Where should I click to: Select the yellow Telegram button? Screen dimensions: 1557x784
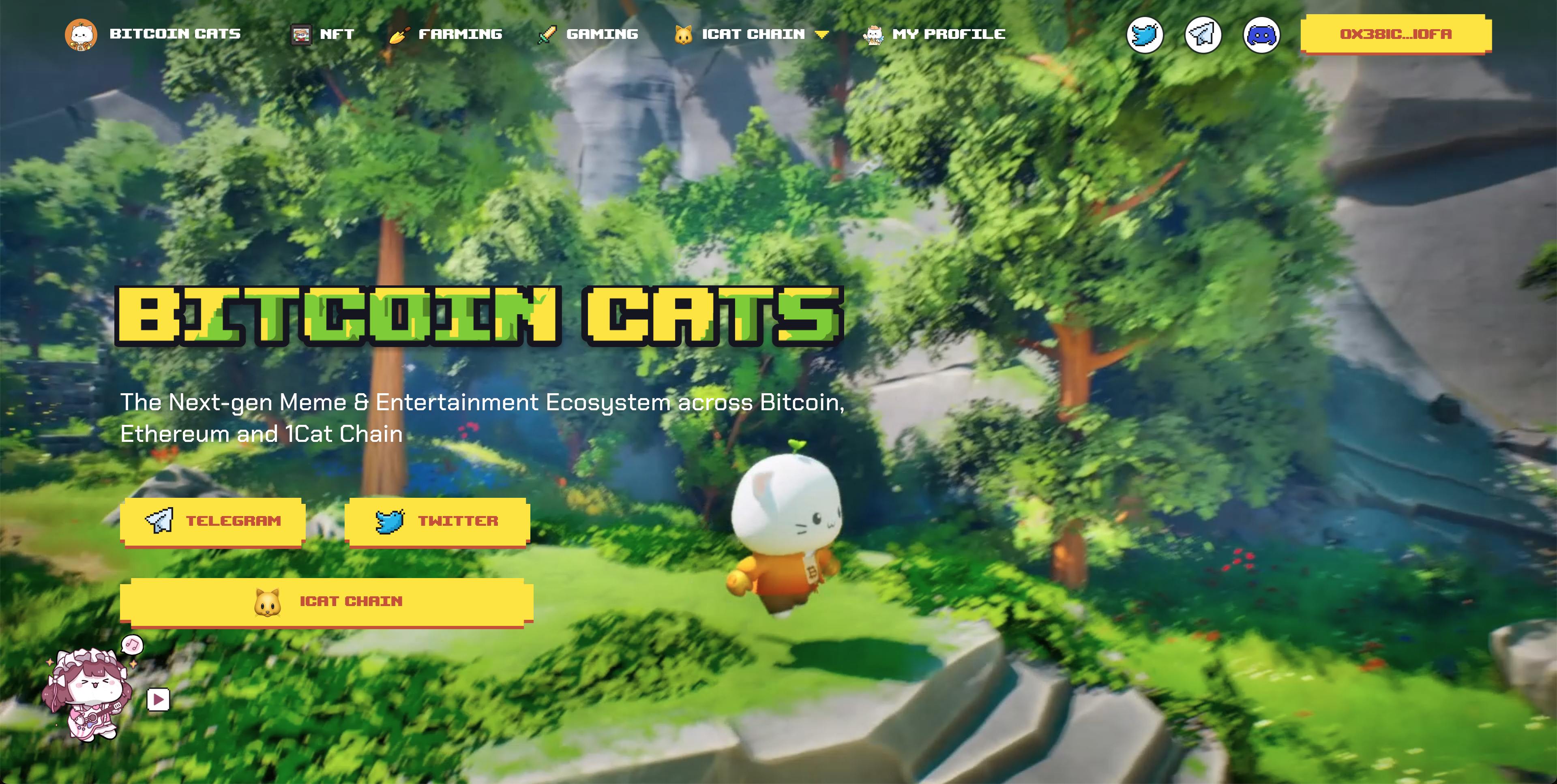(x=213, y=521)
